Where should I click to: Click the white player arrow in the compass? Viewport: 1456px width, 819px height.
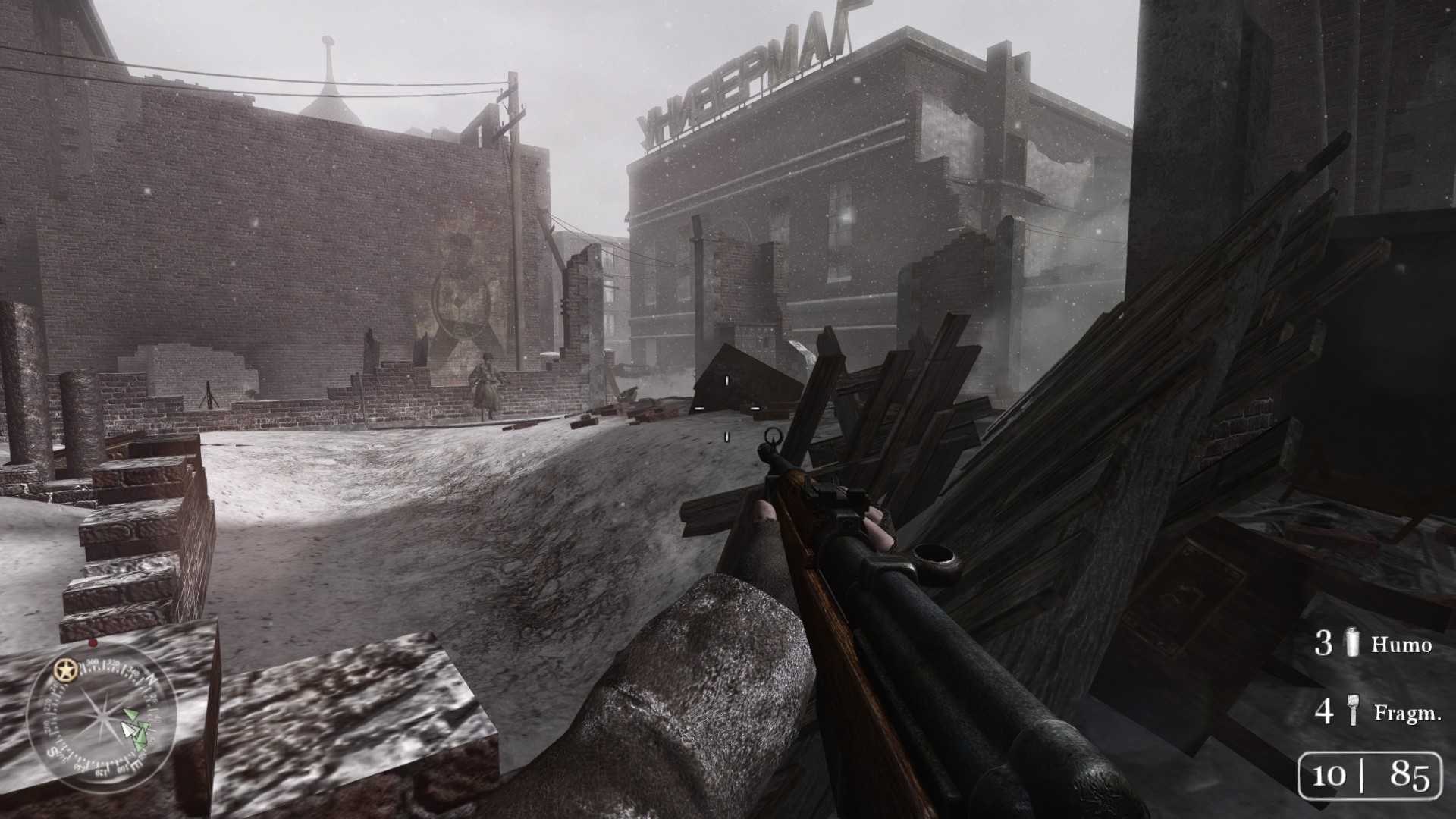[x=129, y=729]
